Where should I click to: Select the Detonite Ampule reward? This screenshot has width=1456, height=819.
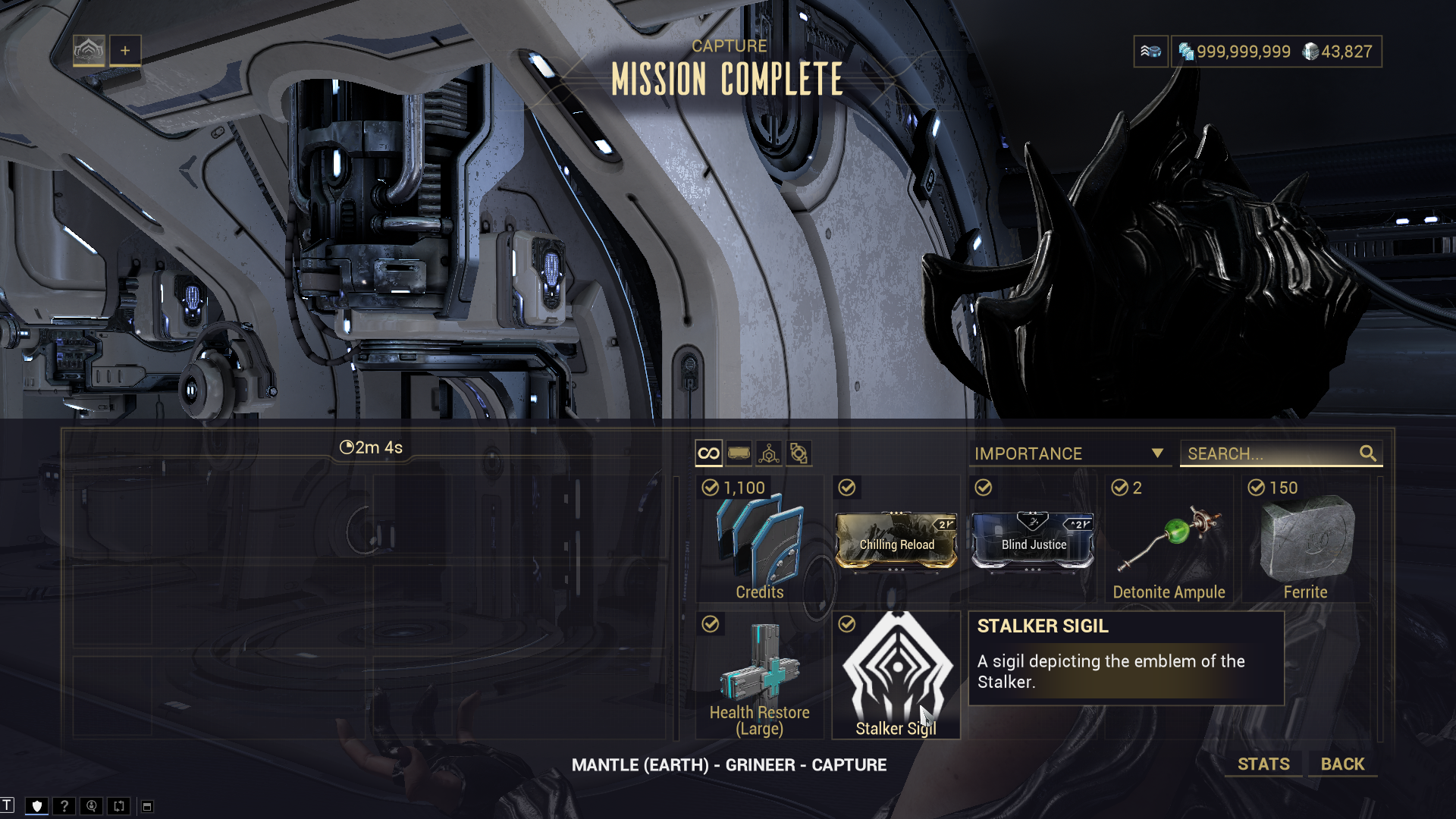(x=1169, y=540)
